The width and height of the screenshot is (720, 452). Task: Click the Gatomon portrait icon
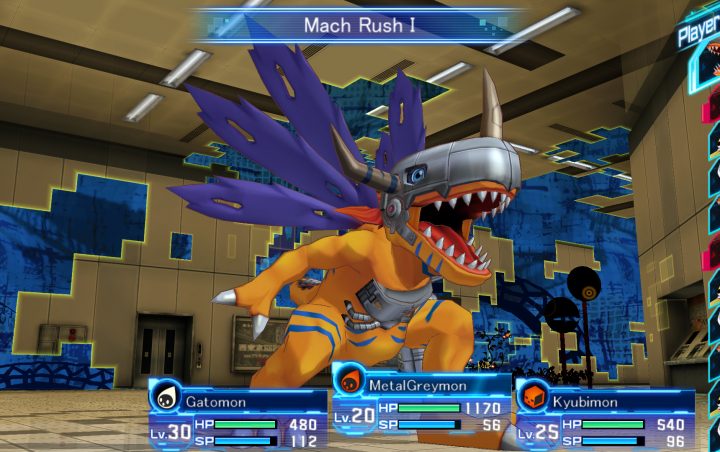165,397
